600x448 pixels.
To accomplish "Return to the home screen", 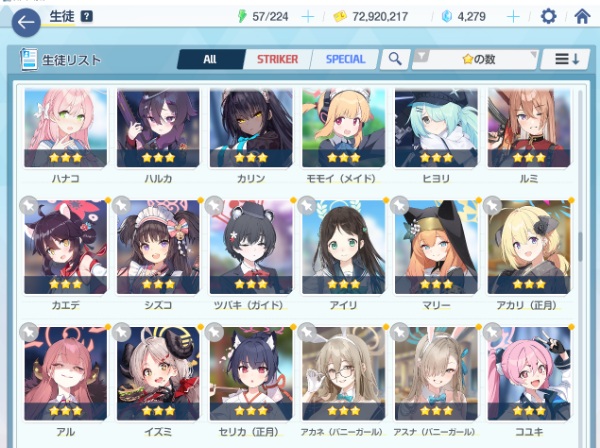I will [582, 16].
